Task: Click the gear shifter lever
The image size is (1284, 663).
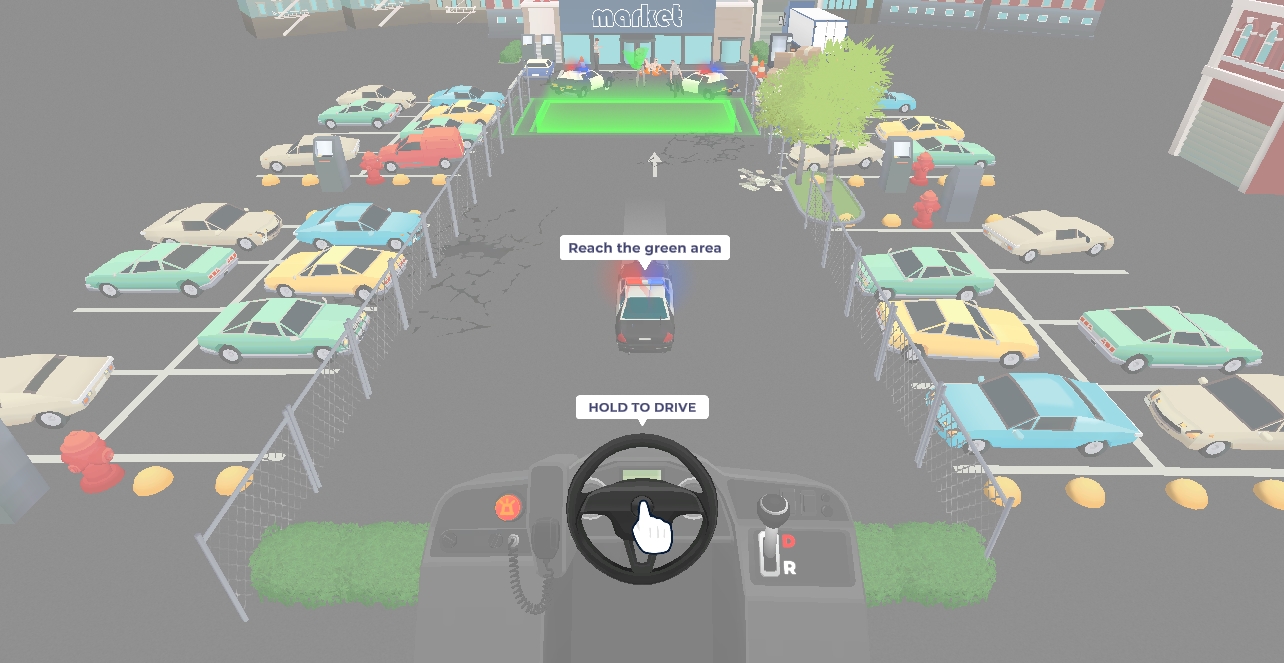Action: pyautogui.click(x=770, y=512)
